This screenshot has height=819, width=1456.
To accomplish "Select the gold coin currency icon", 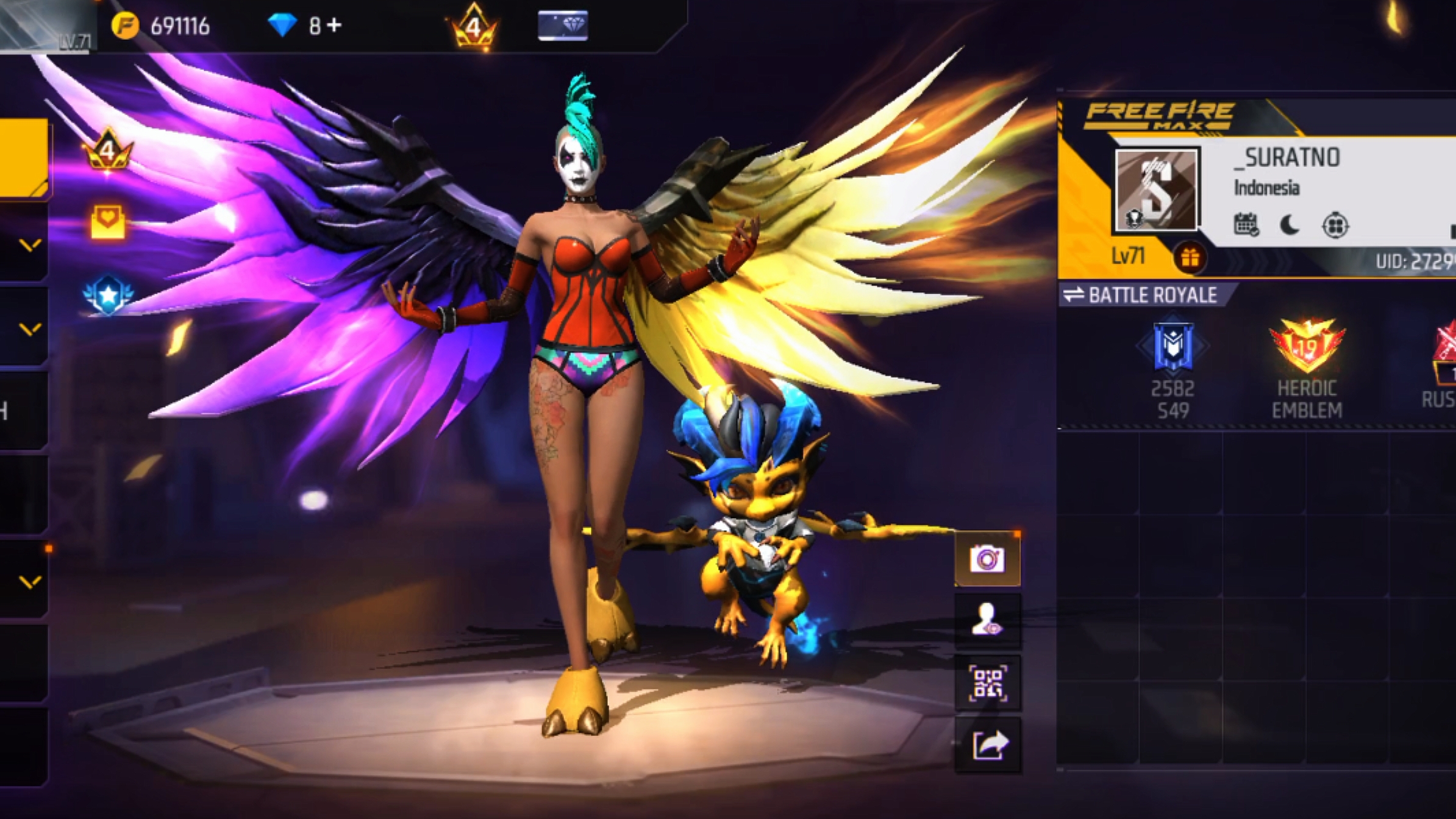I will click(x=125, y=26).
